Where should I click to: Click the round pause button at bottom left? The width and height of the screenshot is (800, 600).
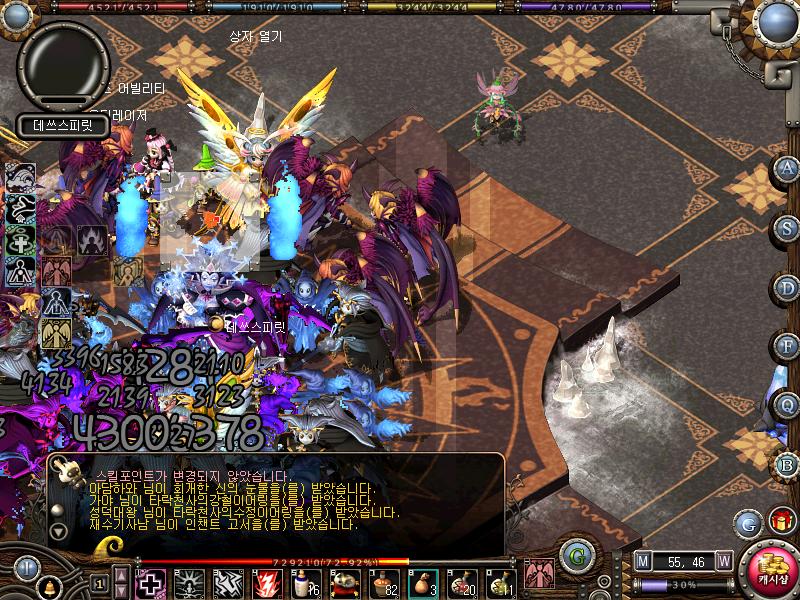pos(26,567)
